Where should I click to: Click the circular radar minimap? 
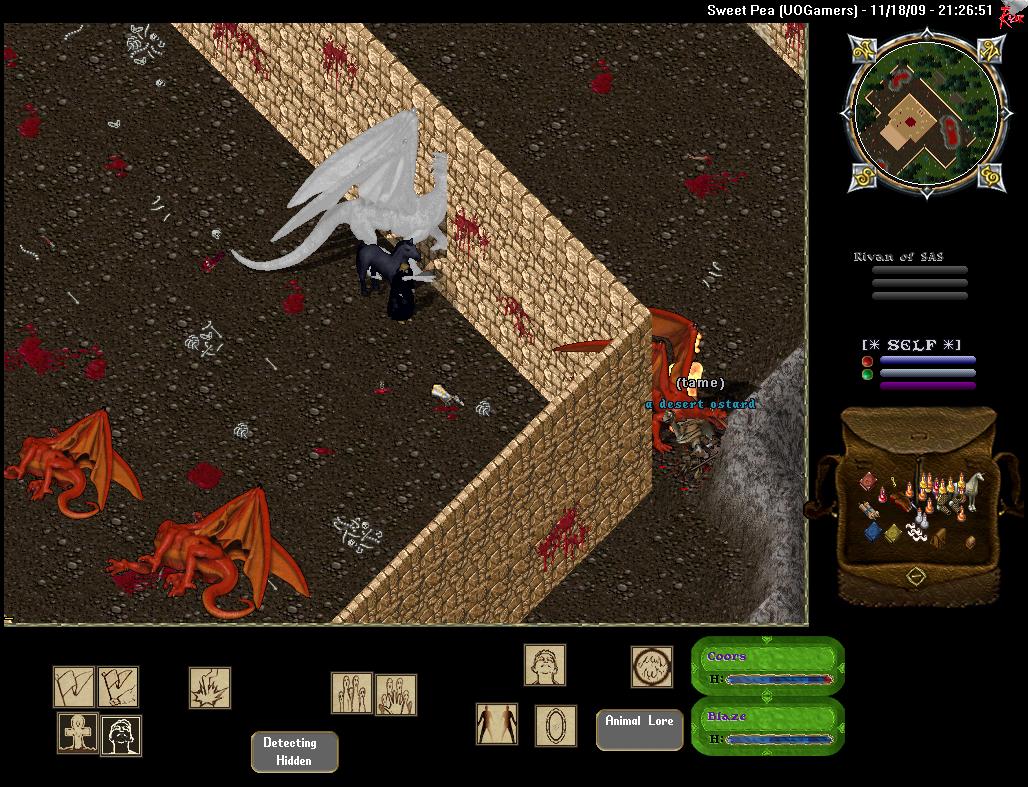coord(912,112)
